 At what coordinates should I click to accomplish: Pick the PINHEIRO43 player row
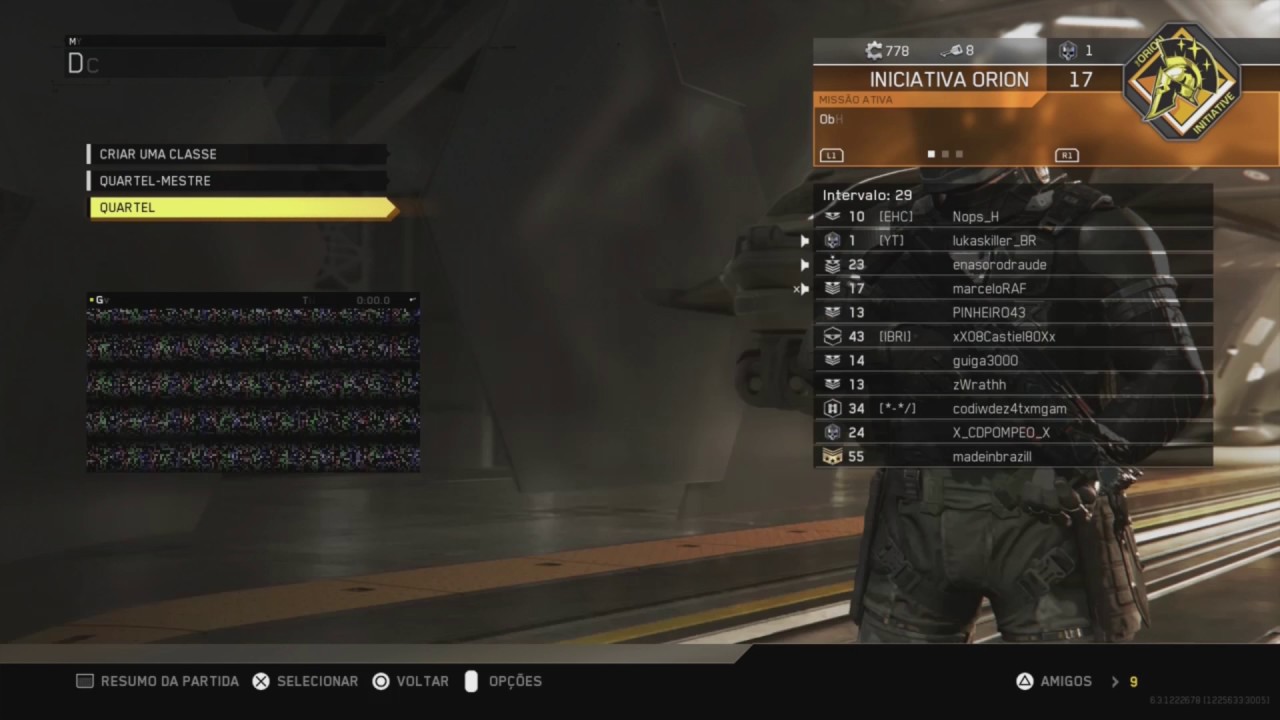pyautogui.click(x=1012, y=313)
